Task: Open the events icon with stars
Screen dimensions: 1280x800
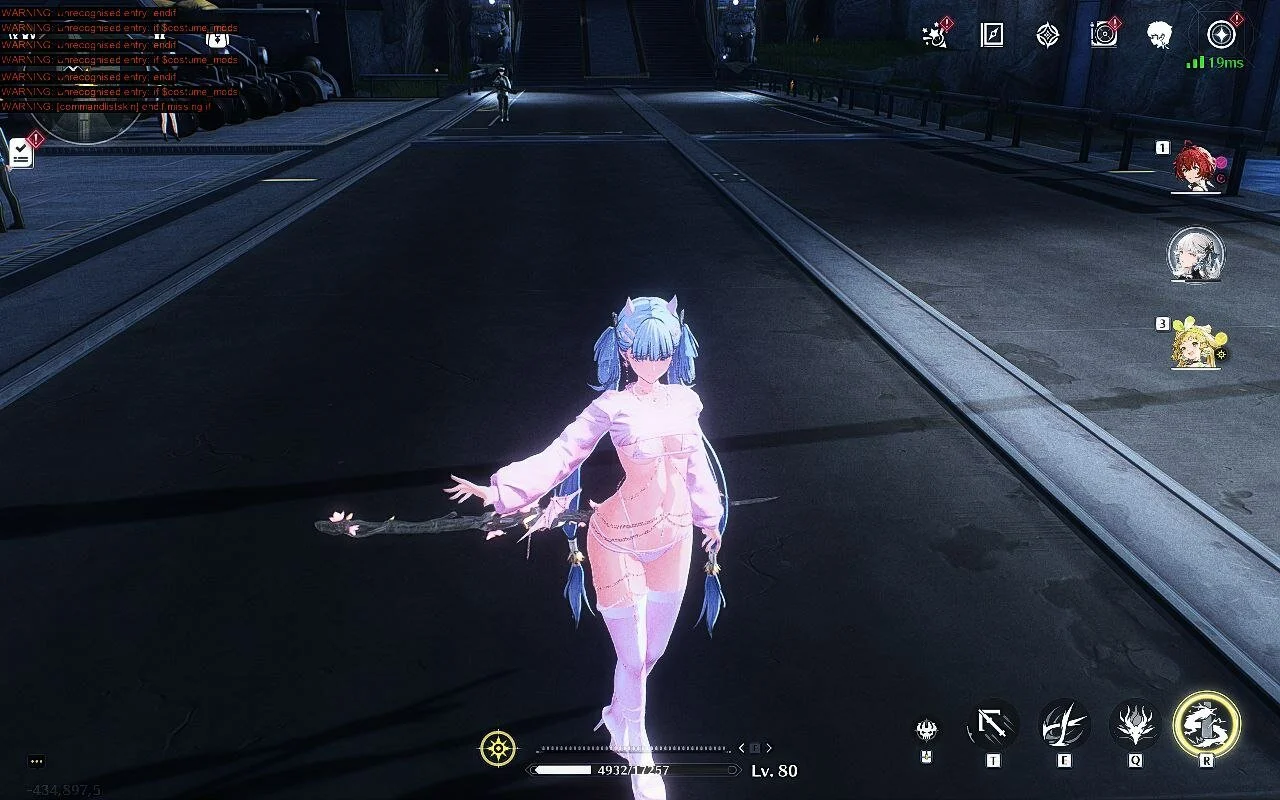Action: tap(936, 35)
